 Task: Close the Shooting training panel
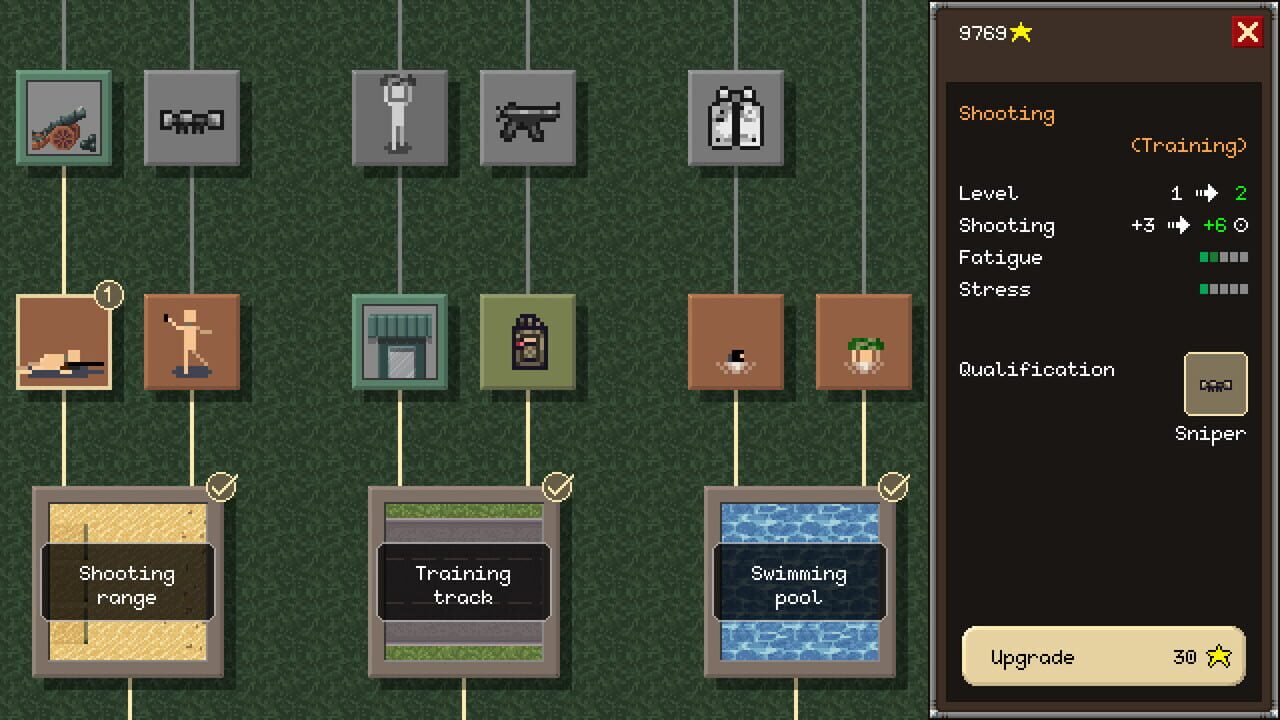(1248, 32)
